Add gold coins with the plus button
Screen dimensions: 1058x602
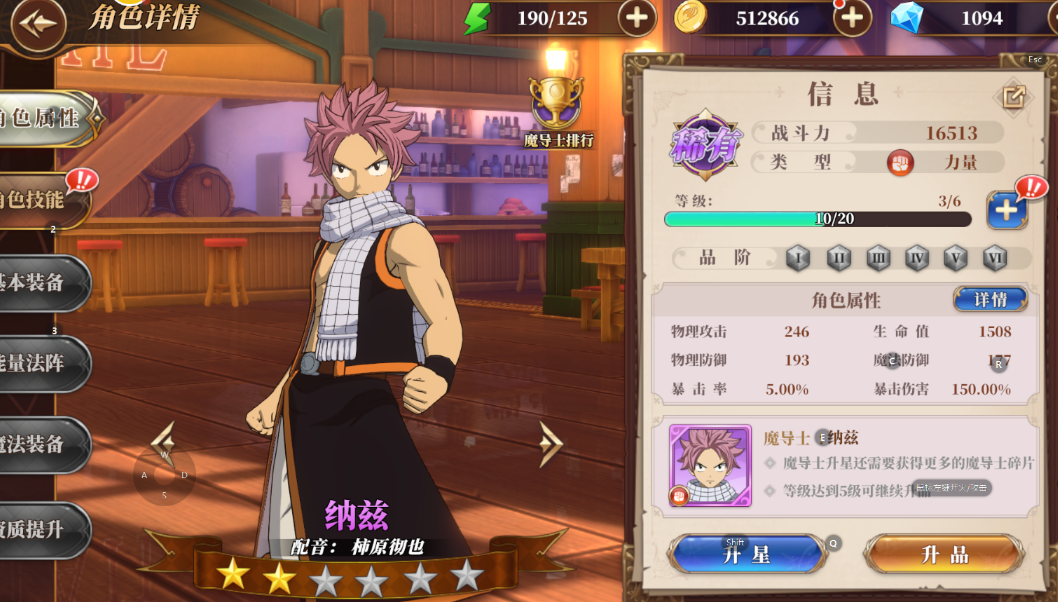(852, 18)
